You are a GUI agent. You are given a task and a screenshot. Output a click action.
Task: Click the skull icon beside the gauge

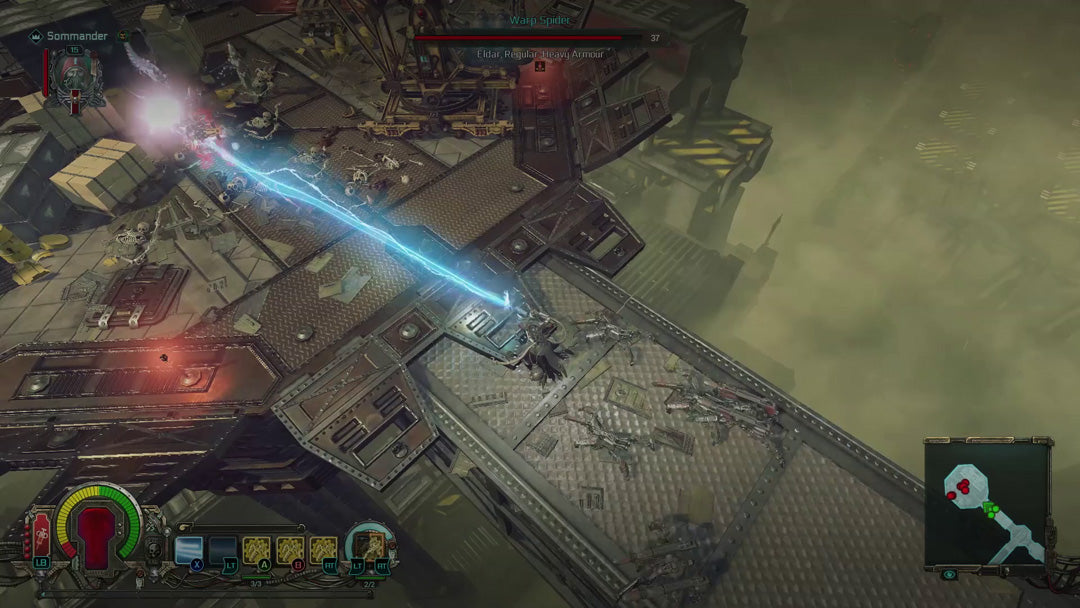coord(152,548)
